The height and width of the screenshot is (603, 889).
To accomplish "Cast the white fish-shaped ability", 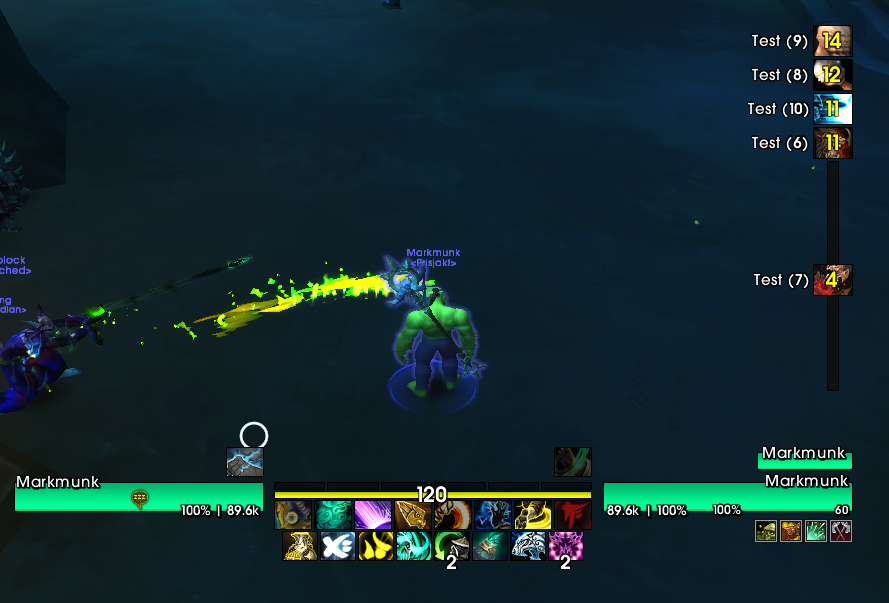I will click(337, 546).
